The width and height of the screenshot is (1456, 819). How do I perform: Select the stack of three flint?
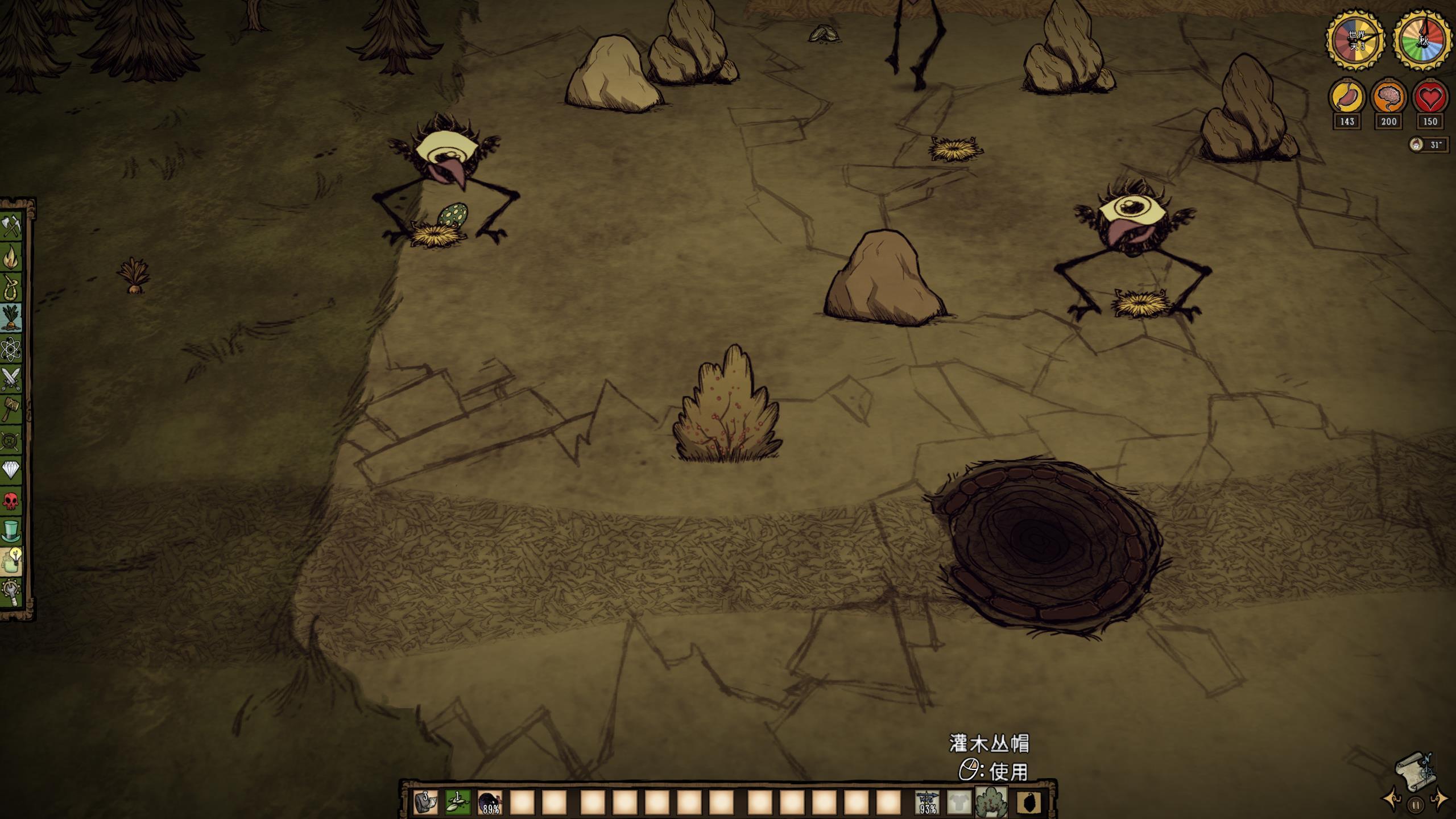pyautogui.click(x=425, y=802)
